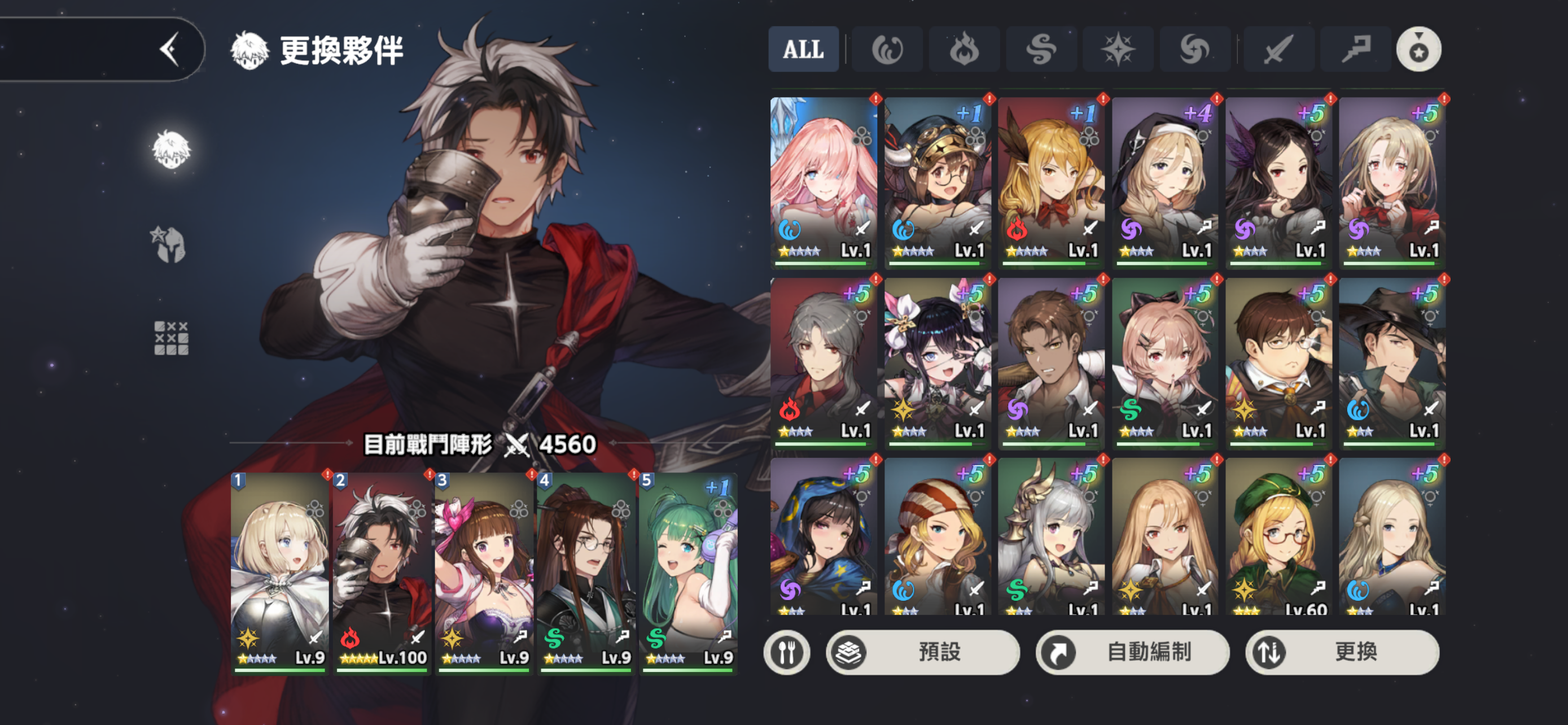Image resolution: width=1568 pixels, height=725 pixels.
Task: Select formation slot 2 Lv.100 character
Action: pos(382,572)
